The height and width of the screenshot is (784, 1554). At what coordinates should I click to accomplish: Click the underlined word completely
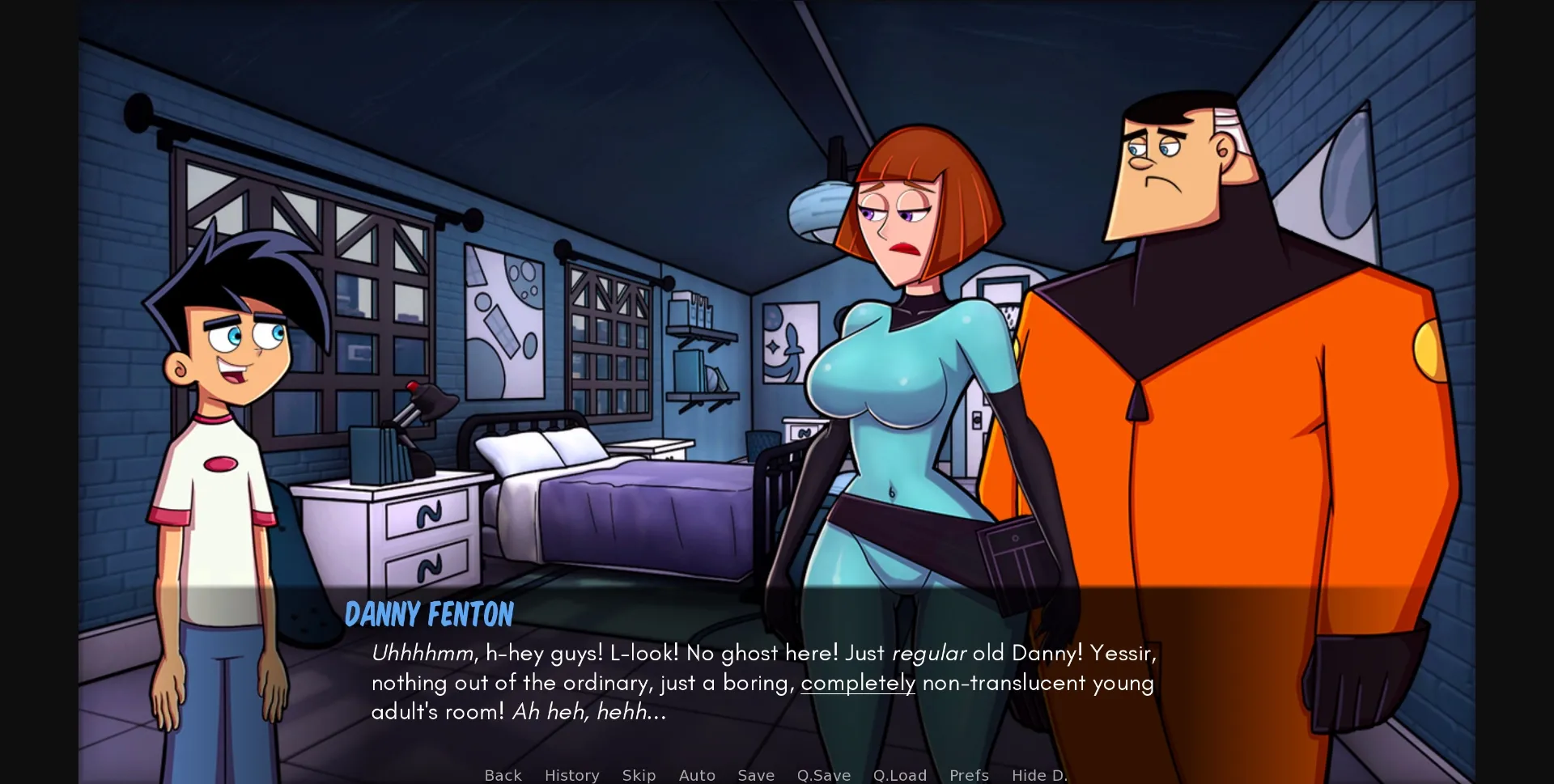(x=858, y=683)
